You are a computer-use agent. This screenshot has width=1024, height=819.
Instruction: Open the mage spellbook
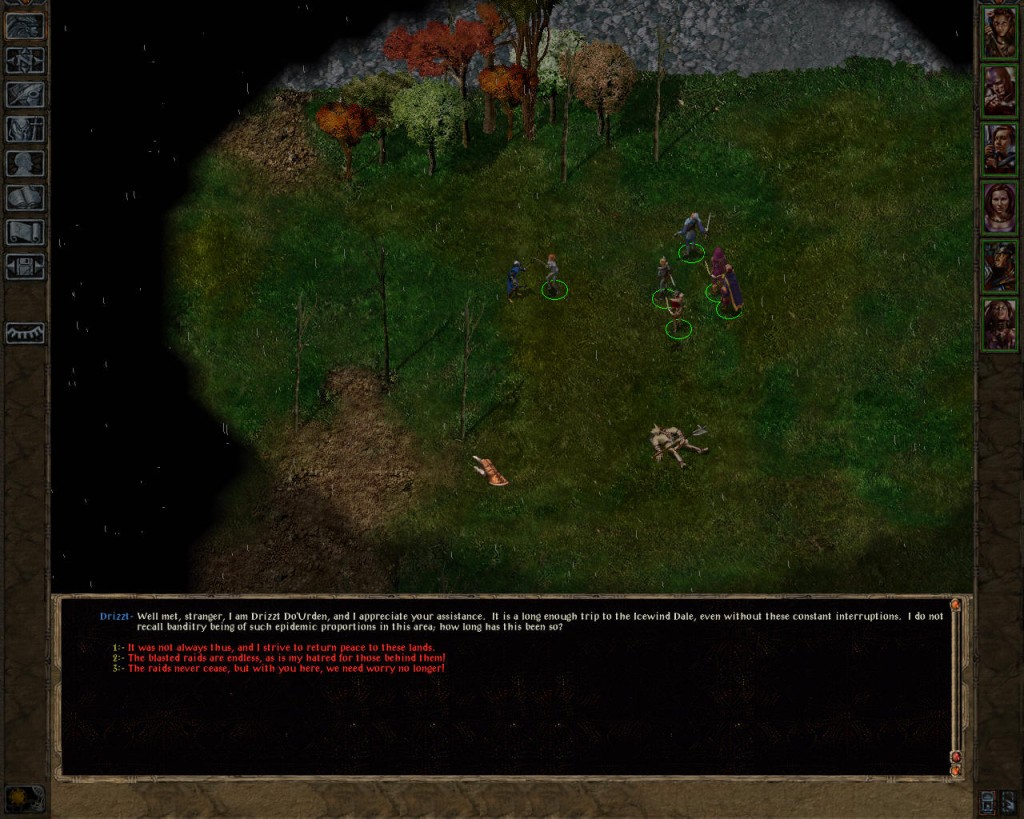25,198
